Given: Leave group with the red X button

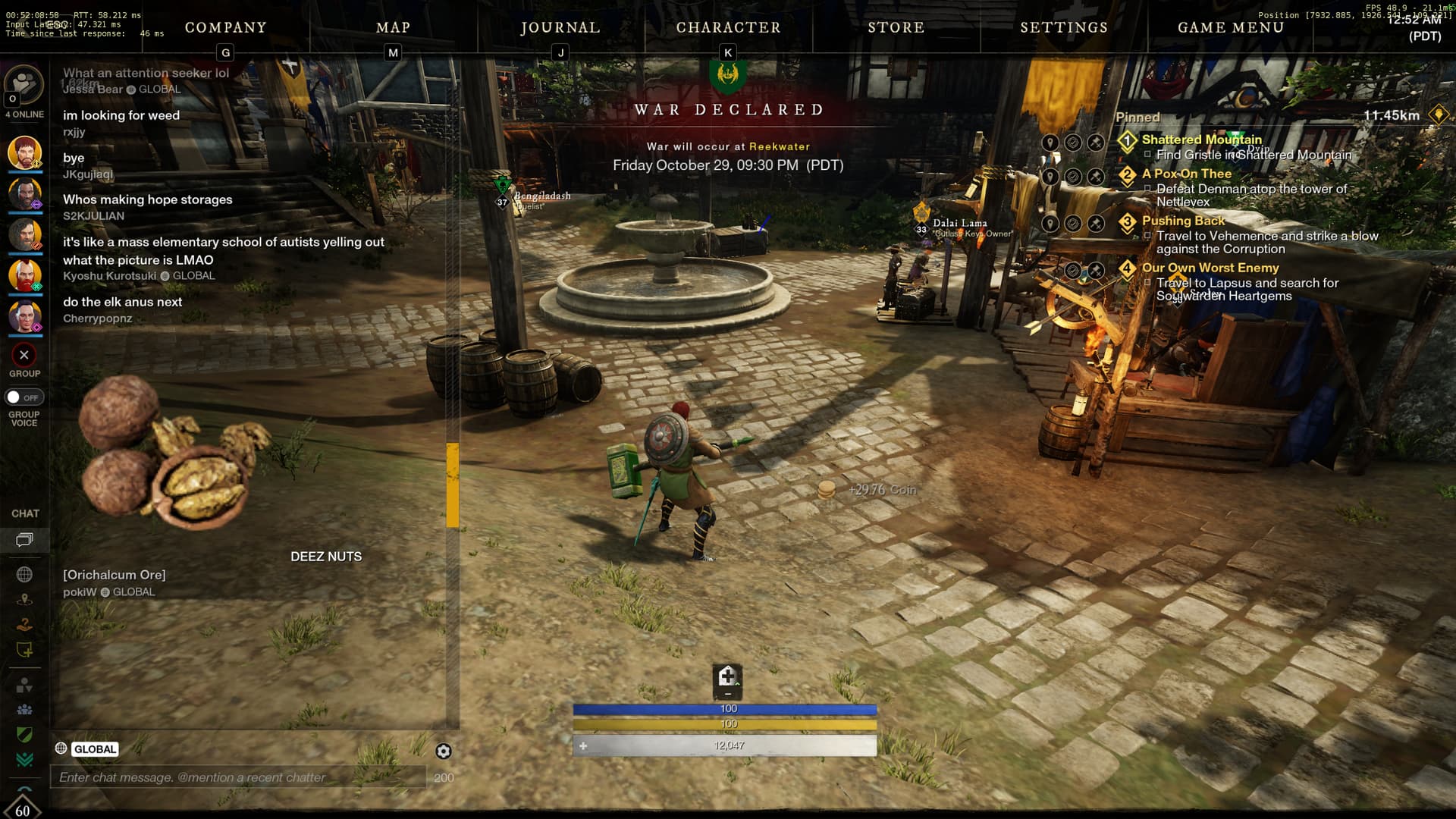Looking at the screenshot, I should click(x=24, y=355).
